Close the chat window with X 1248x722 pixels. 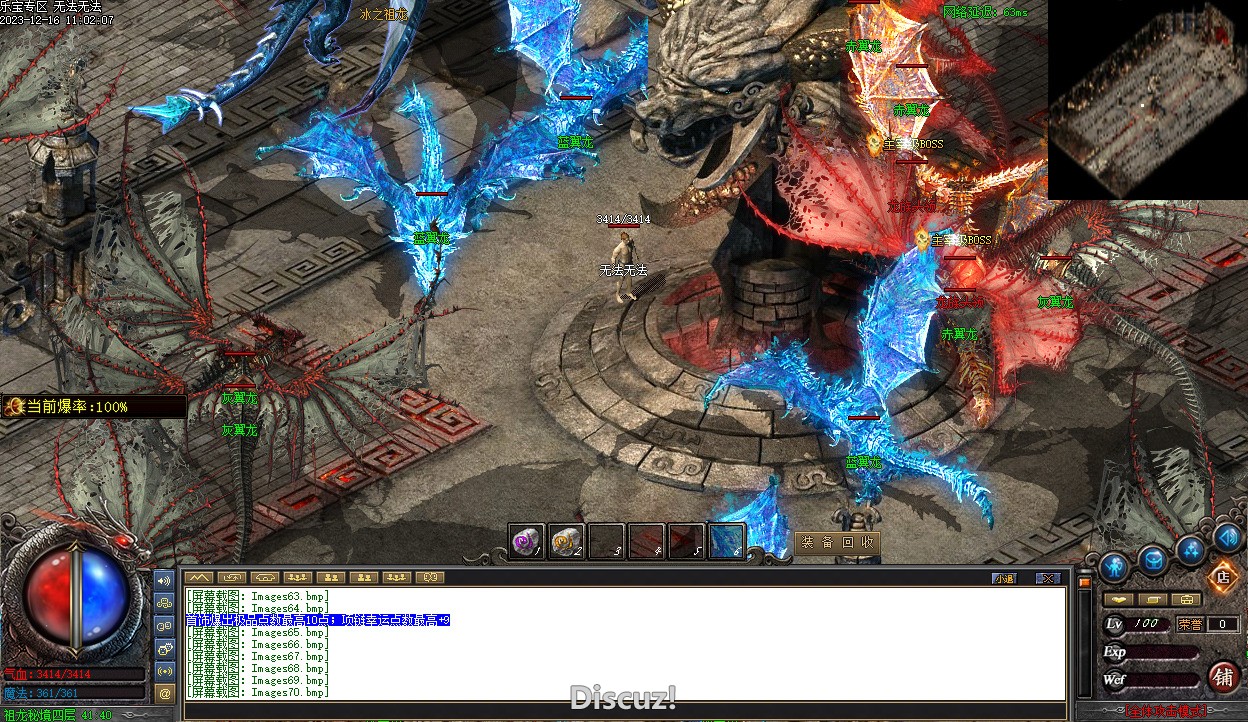(x=1047, y=578)
